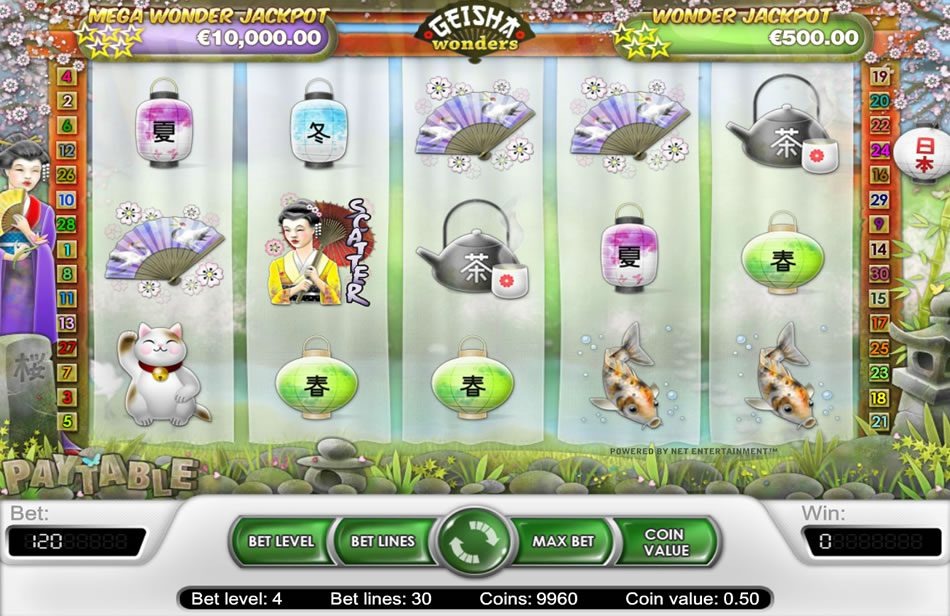
Task: Click bet line marker 19
Action: click(880, 76)
